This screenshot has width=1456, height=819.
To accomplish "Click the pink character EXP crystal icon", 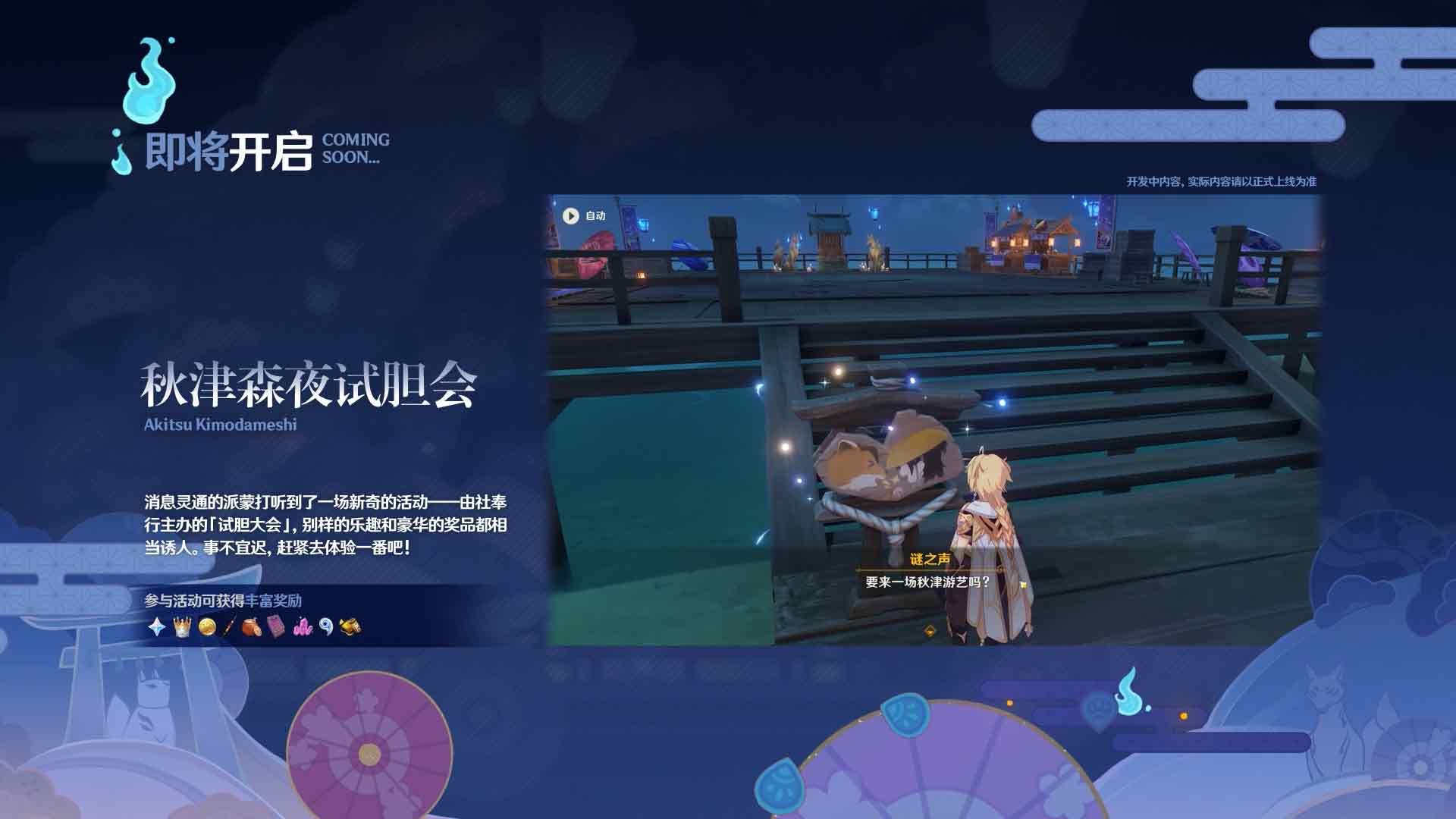I will coord(303,627).
